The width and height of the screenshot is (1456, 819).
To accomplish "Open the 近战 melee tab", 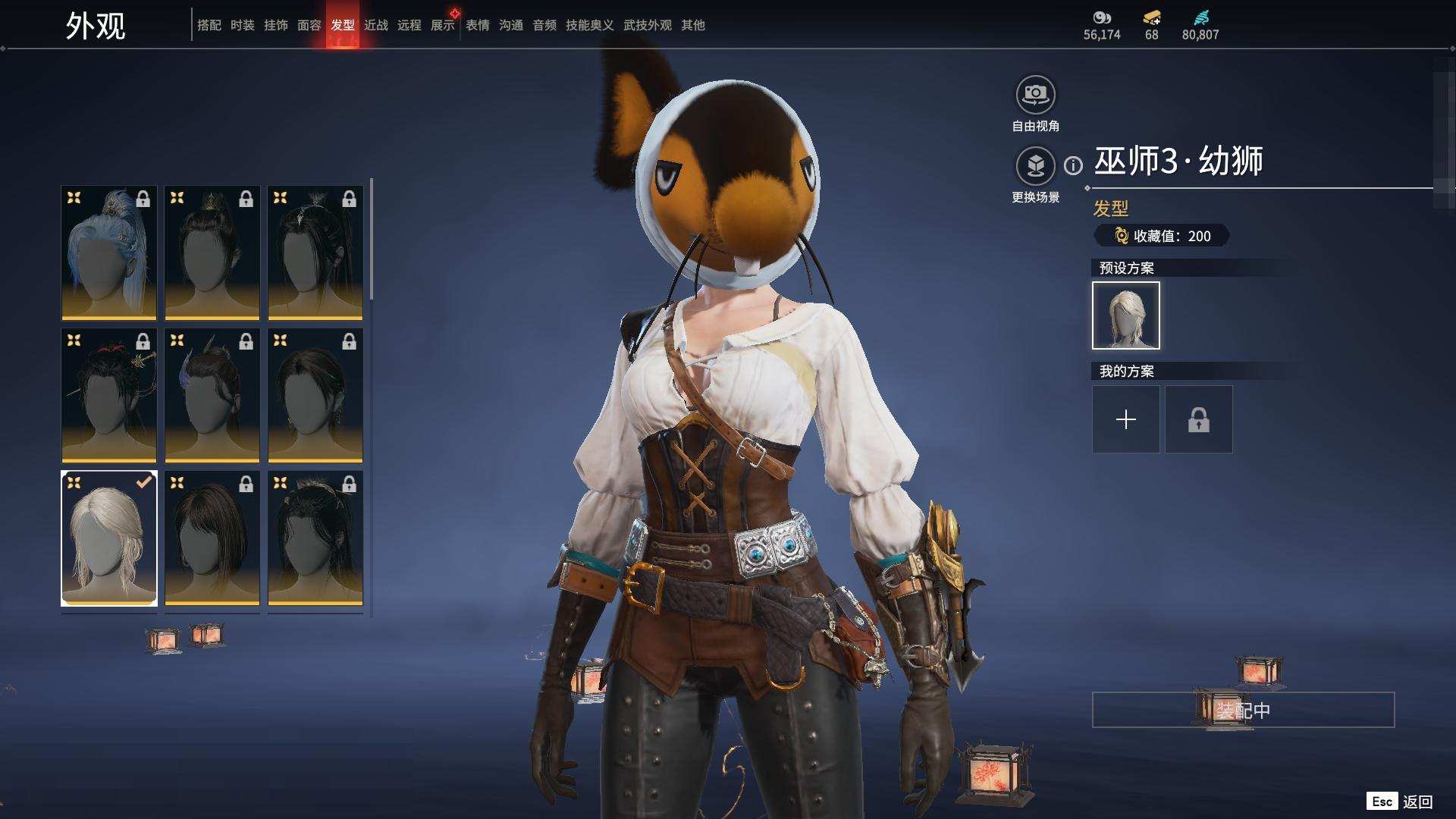I will (x=375, y=25).
